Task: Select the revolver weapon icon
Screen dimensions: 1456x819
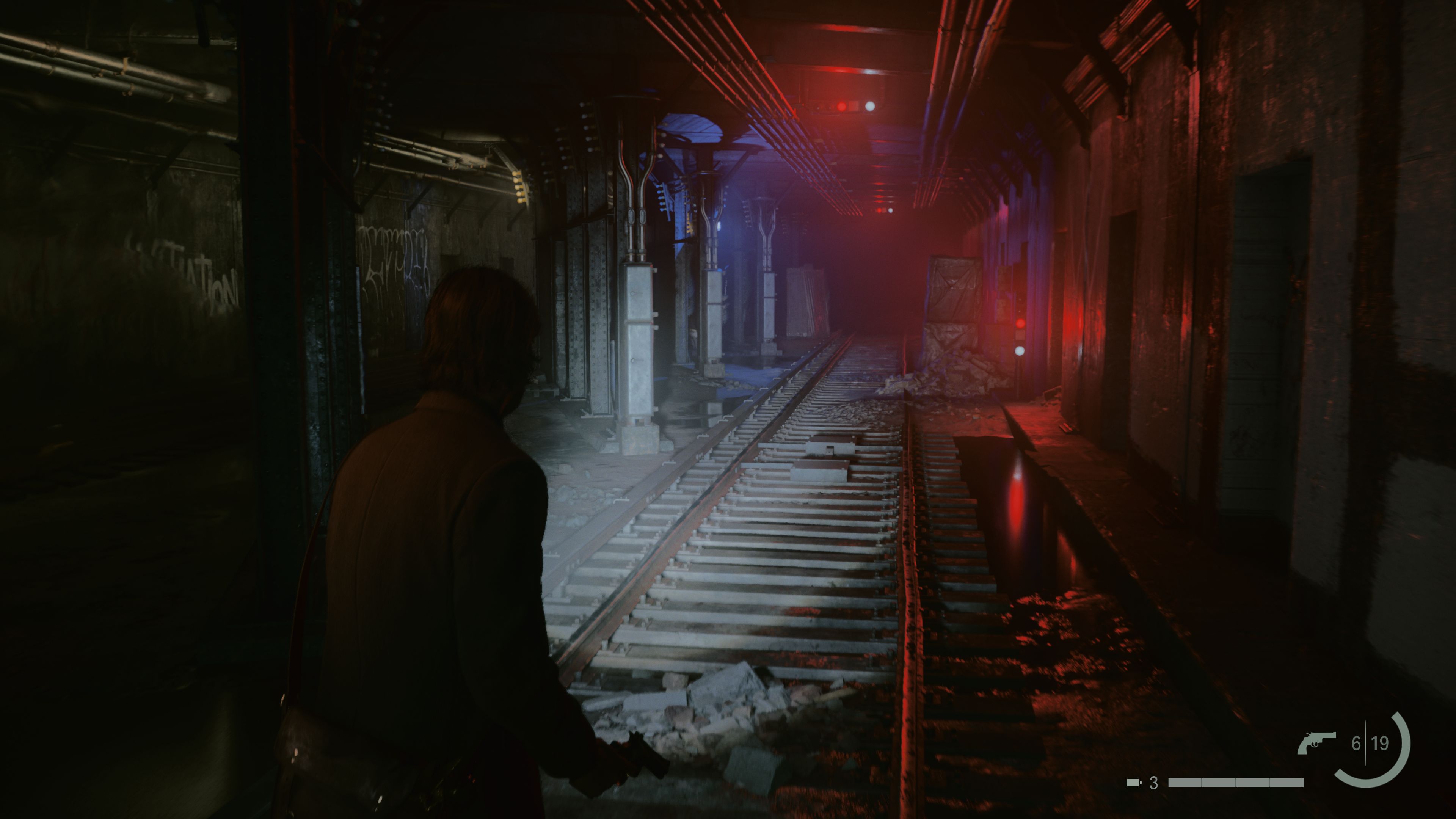Action: point(1316,742)
